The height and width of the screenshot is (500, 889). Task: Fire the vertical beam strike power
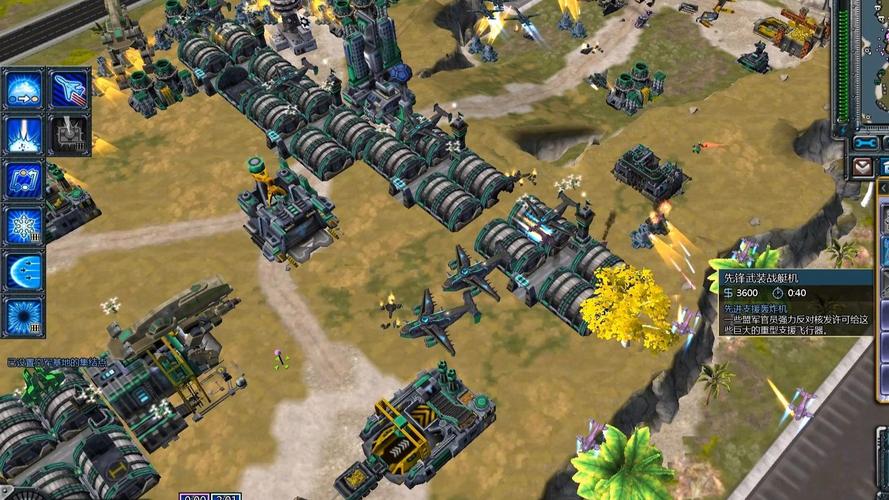[x=23, y=135]
